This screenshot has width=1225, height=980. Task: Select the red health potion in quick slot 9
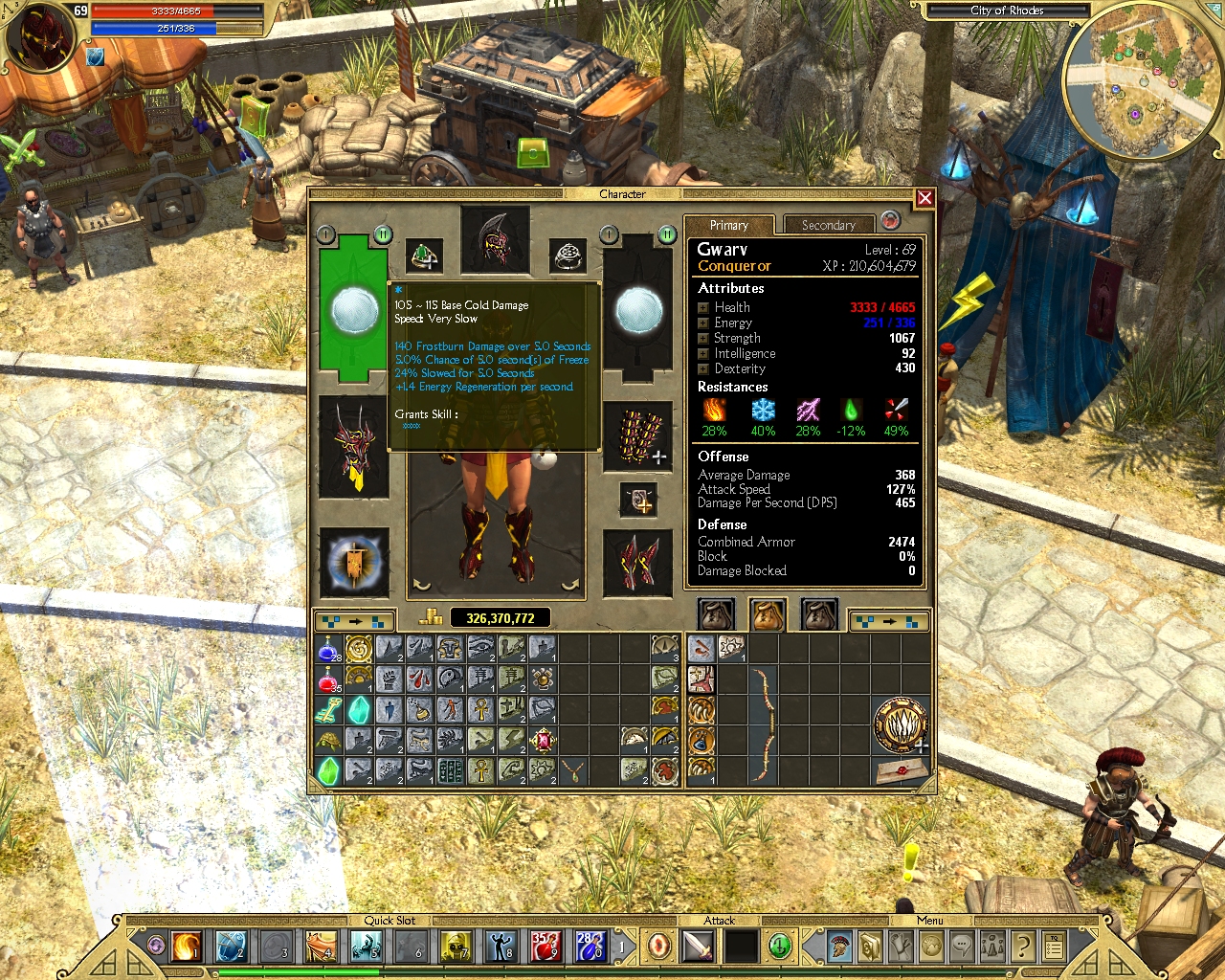pyautogui.click(x=546, y=947)
